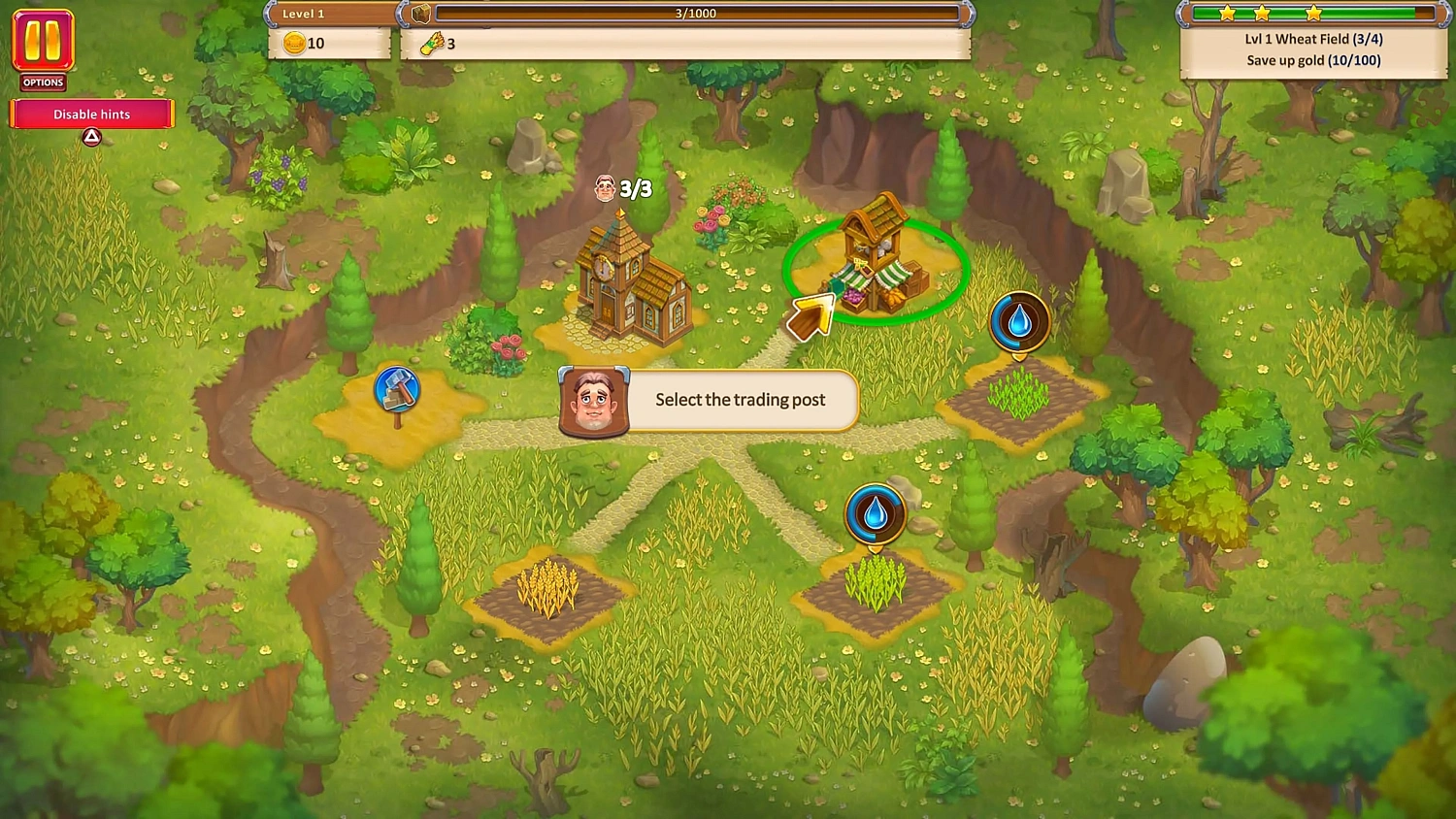
Task: Click the Lvl 1 Wheat Field objective
Action: 1312,39
